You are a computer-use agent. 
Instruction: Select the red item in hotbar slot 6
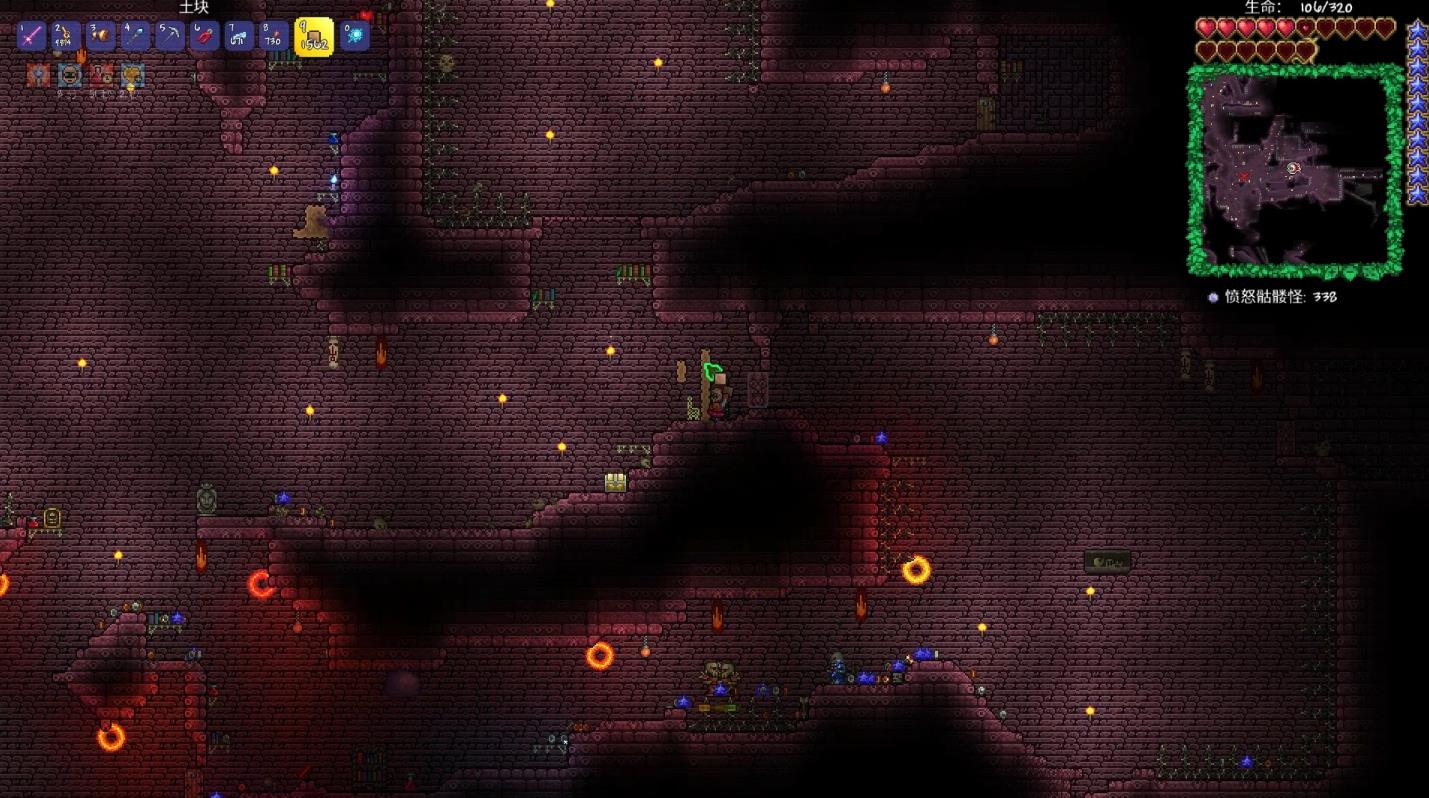(x=204, y=37)
